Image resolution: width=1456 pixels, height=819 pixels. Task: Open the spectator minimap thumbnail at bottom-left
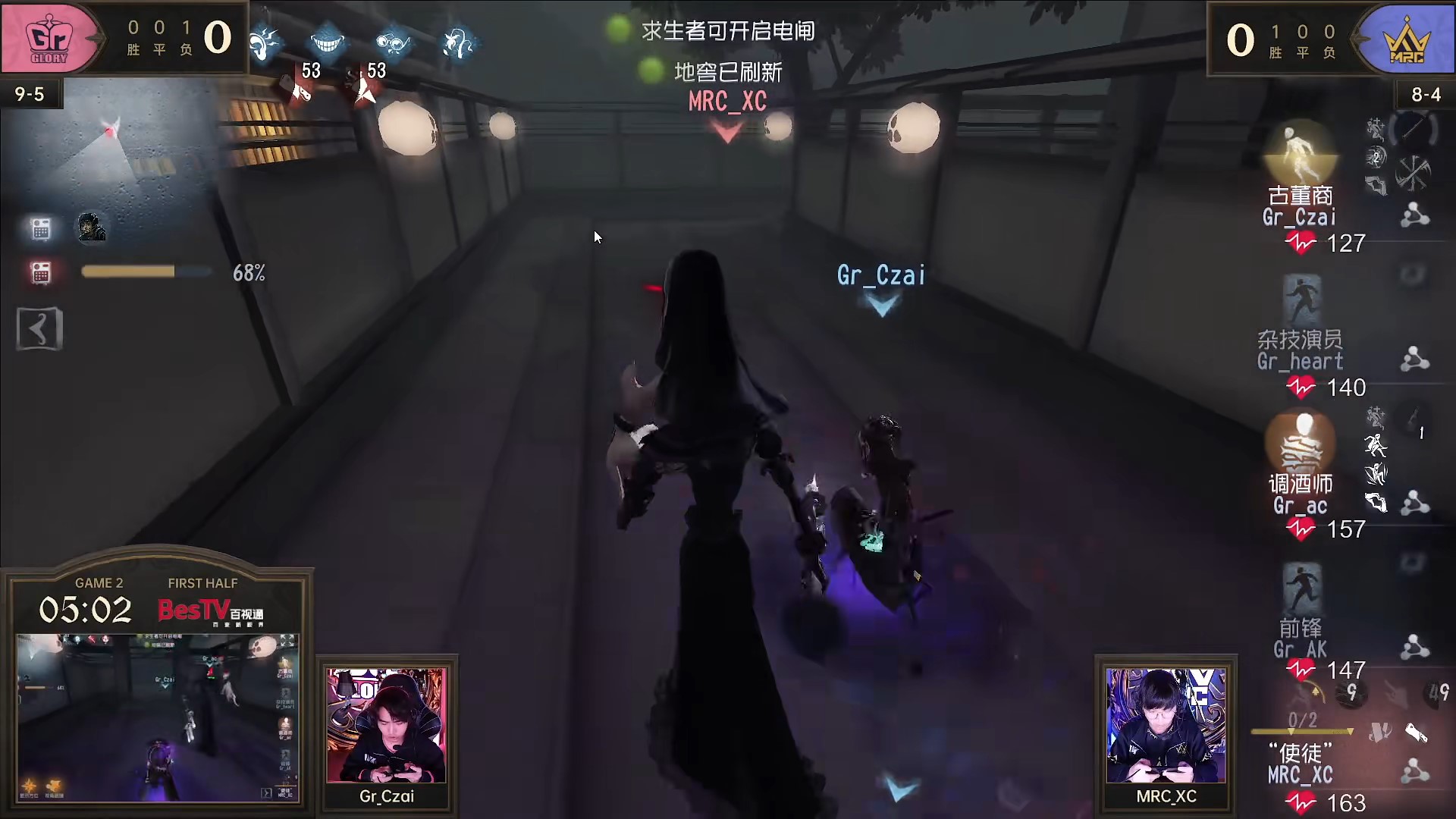(158, 717)
